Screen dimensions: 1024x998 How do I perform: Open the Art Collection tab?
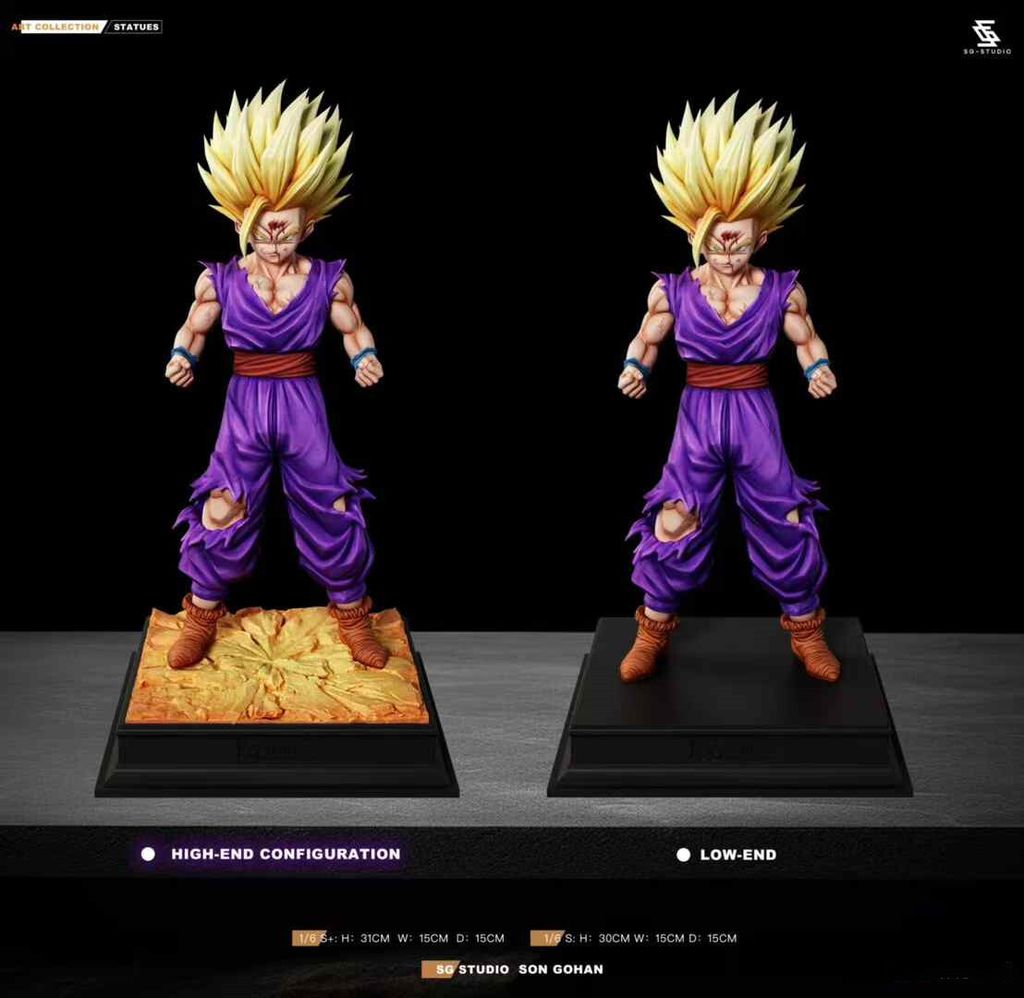pos(55,27)
